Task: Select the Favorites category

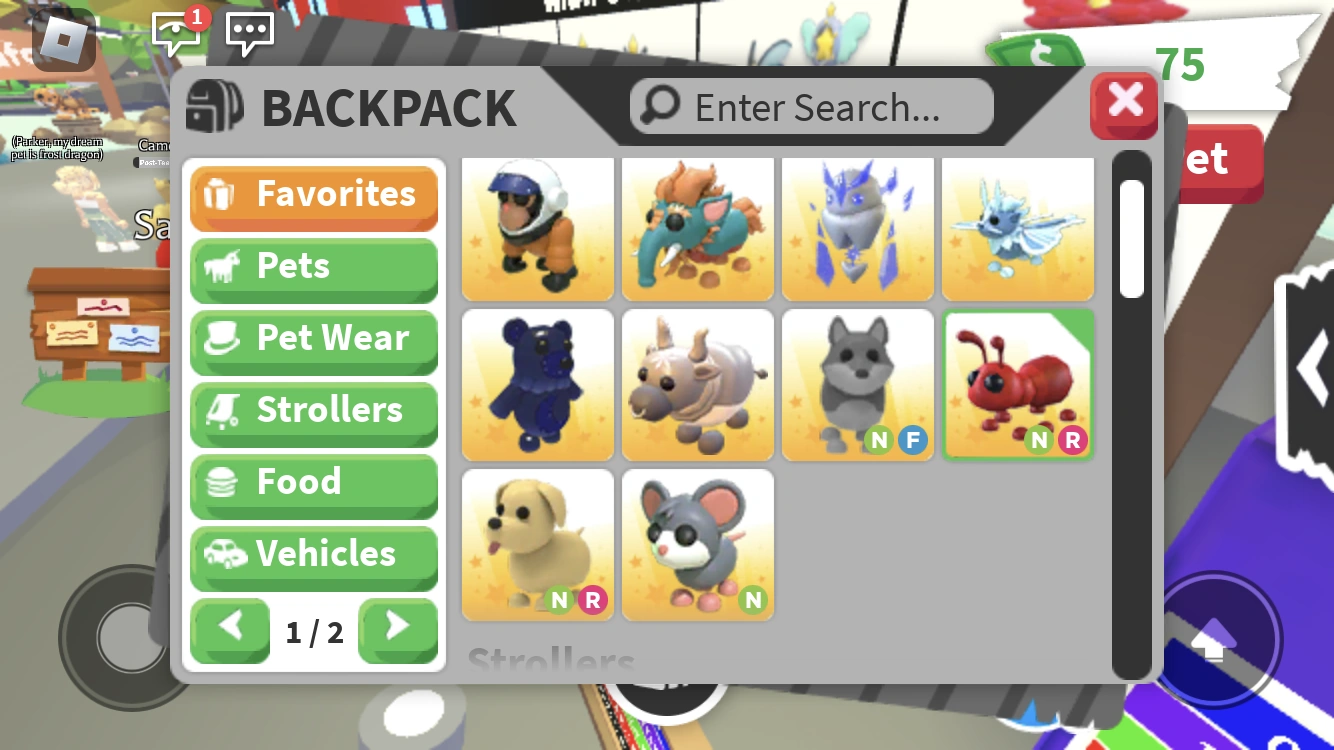Action: point(314,195)
